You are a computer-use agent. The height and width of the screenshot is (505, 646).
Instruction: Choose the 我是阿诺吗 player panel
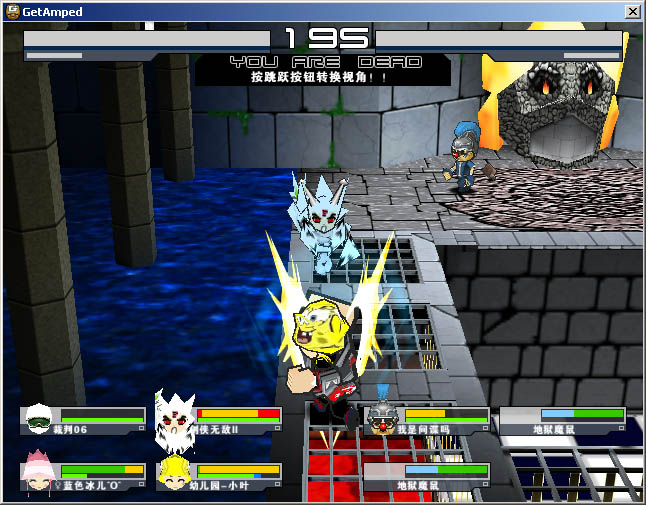(428, 420)
